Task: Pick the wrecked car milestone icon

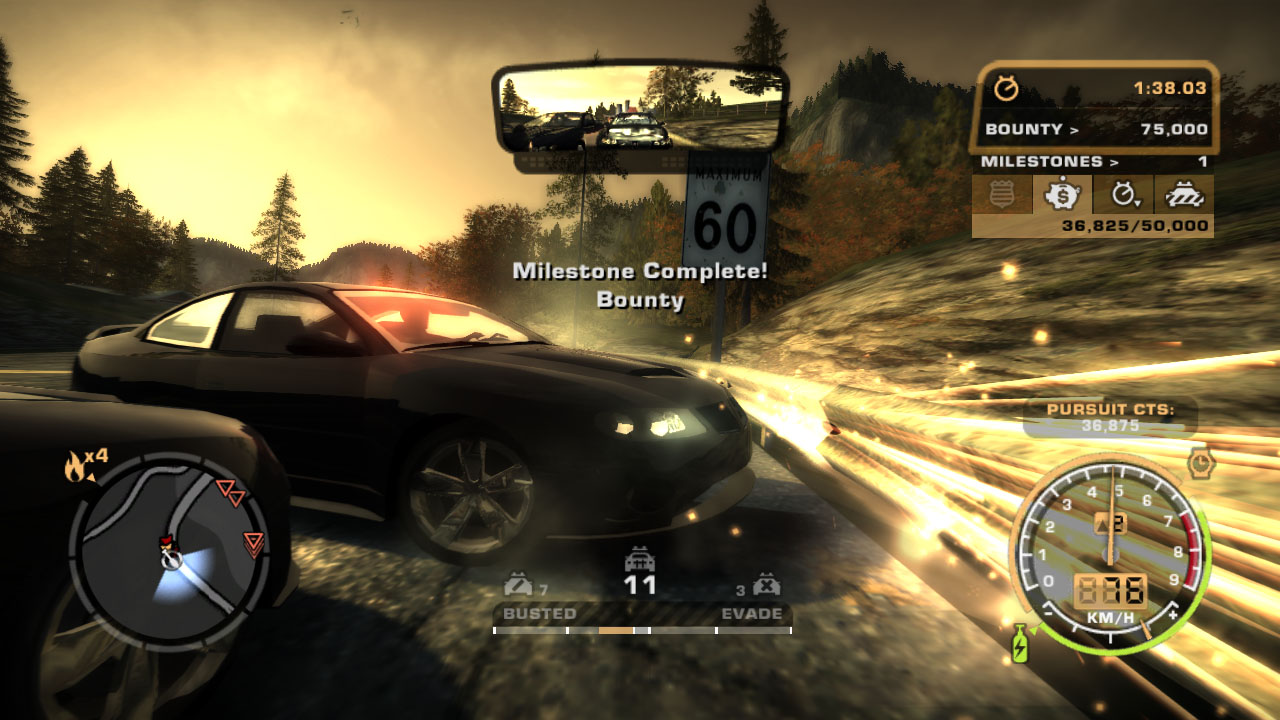Action: (1183, 195)
